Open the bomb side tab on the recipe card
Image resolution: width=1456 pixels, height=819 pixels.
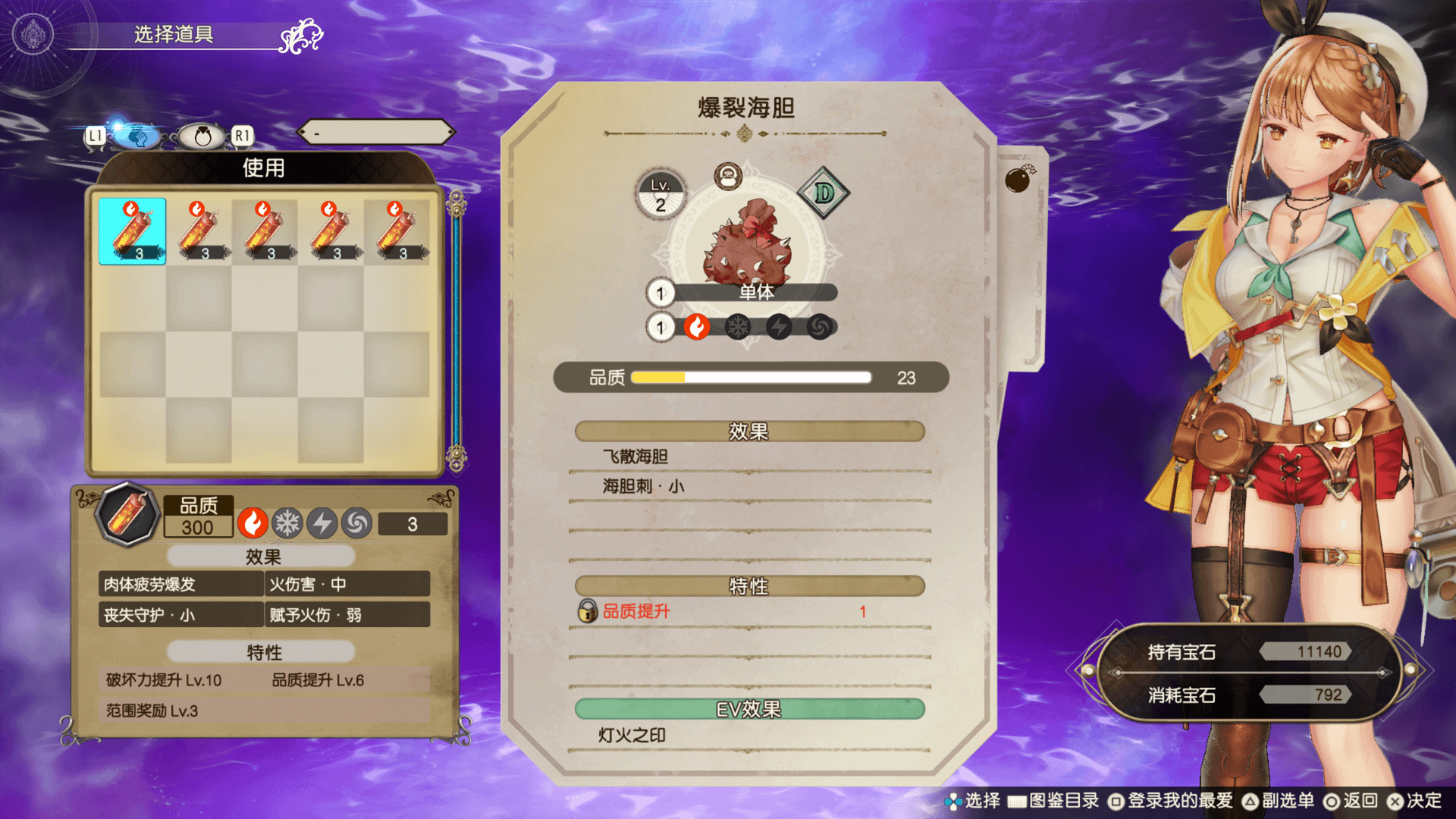(x=1018, y=180)
